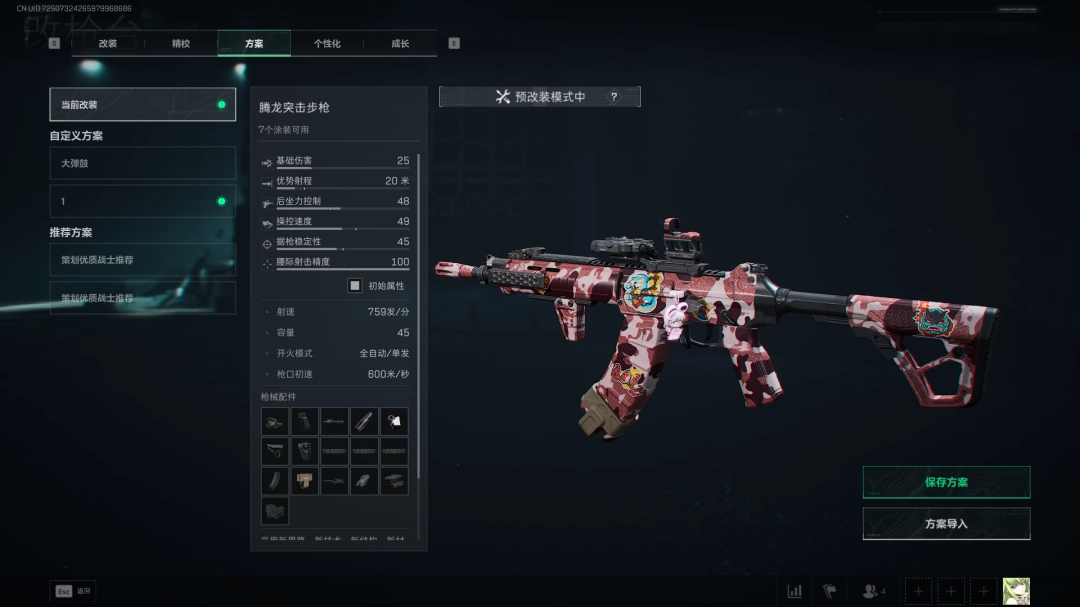
Task: Click the player avatar portrait
Action: click(x=1016, y=591)
